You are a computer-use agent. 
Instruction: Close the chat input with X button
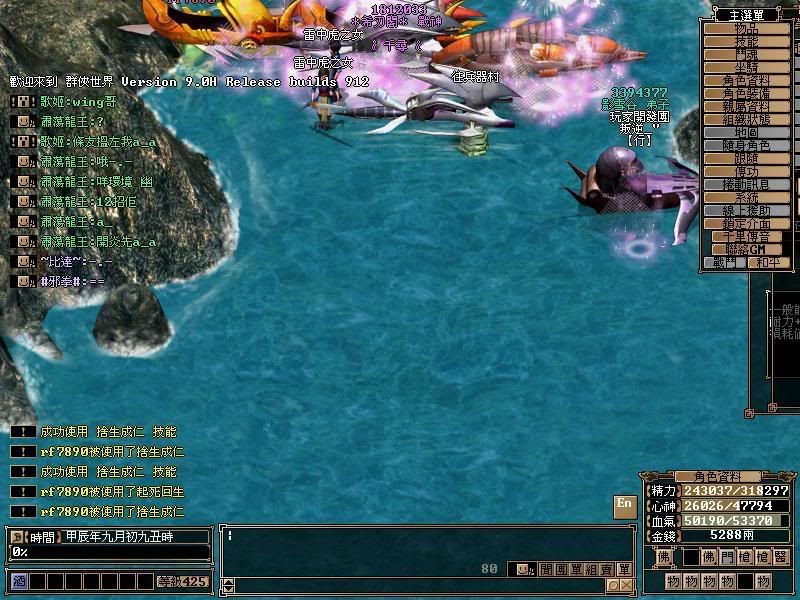tap(625, 586)
